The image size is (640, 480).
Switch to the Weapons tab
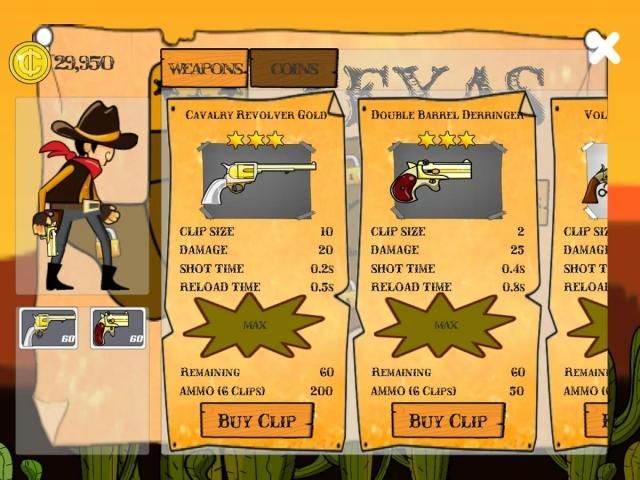tap(204, 69)
